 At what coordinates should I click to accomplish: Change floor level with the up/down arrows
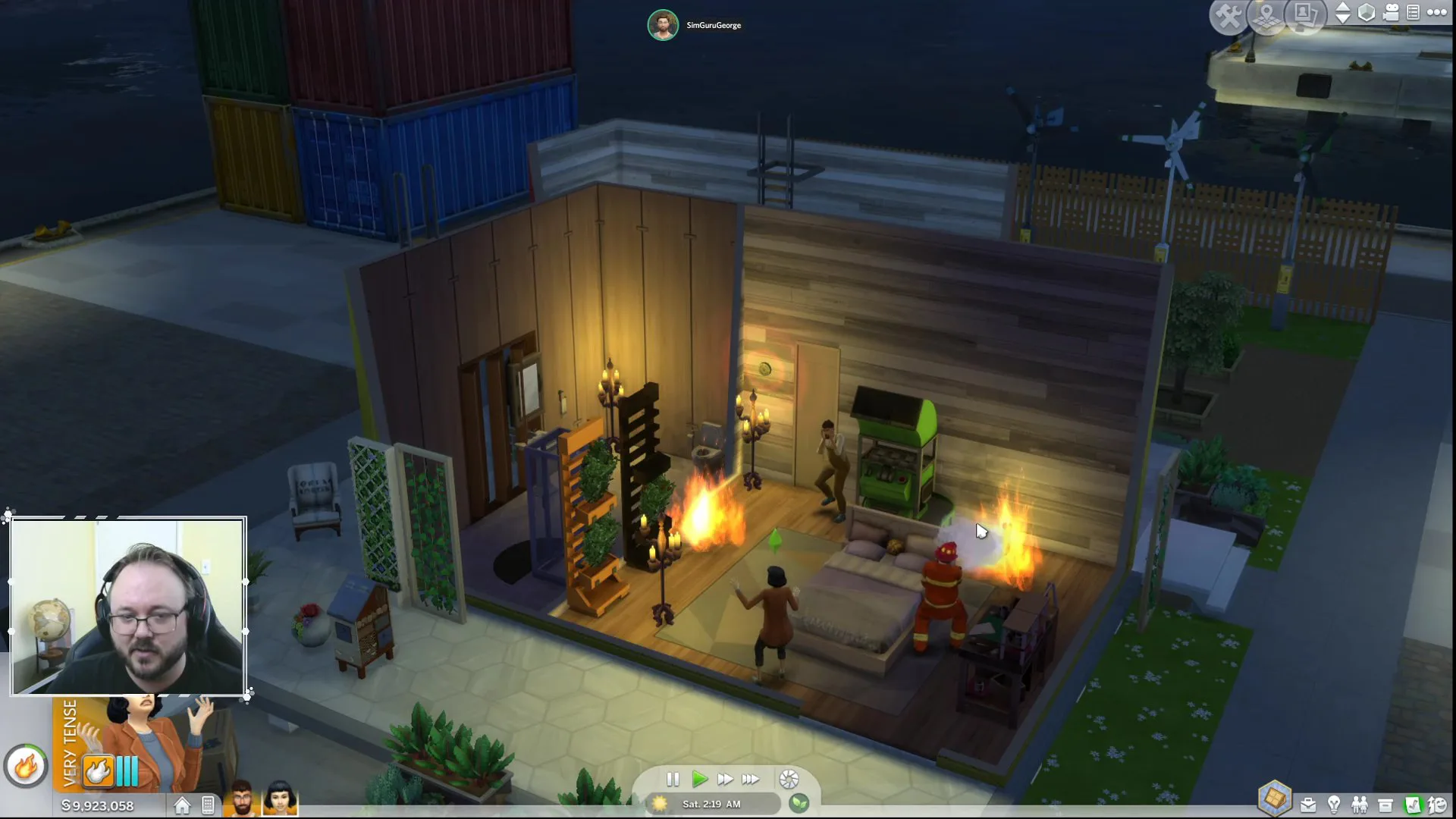1342,13
